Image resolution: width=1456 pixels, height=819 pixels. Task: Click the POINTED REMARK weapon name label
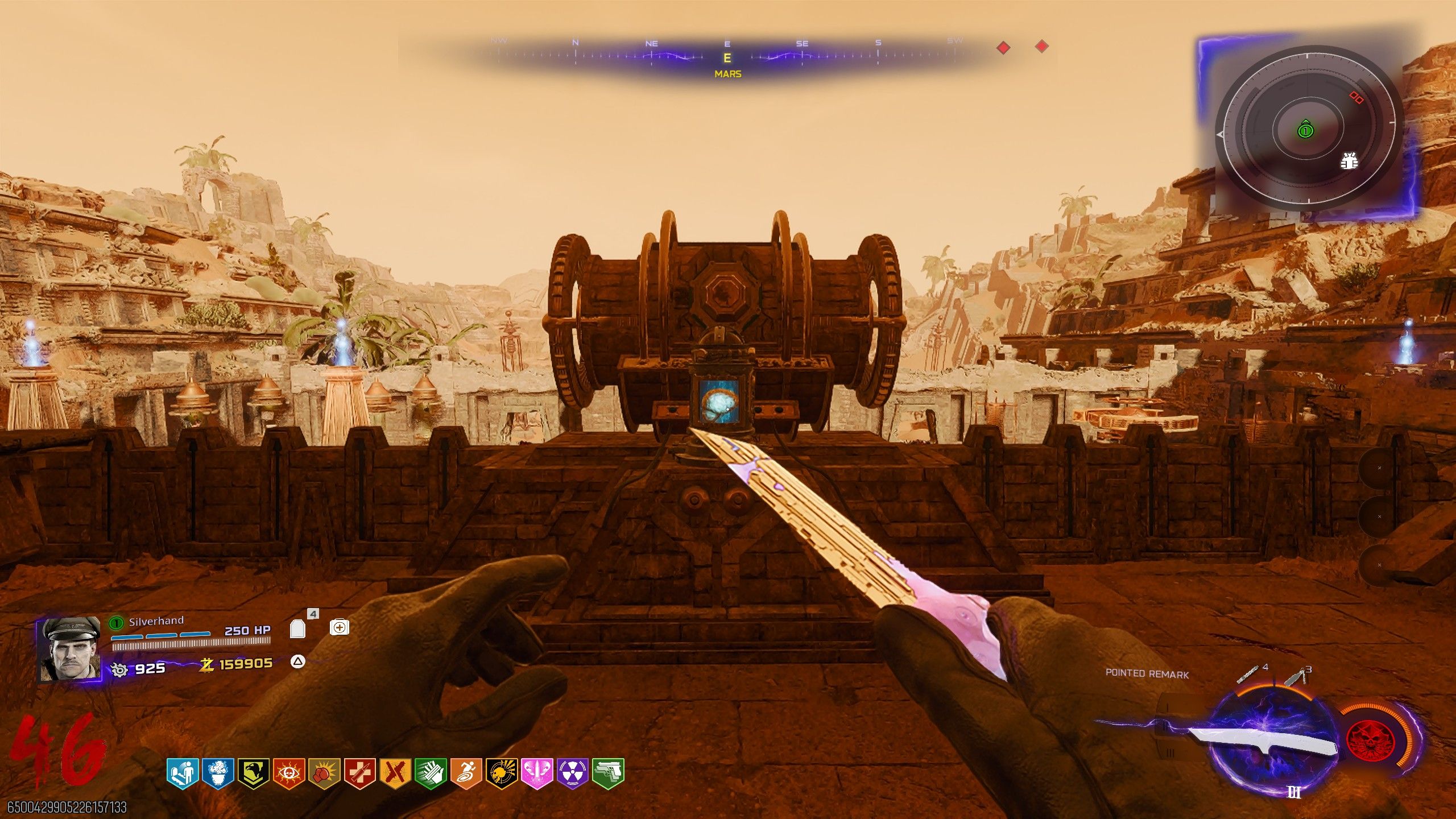pyautogui.click(x=1148, y=674)
